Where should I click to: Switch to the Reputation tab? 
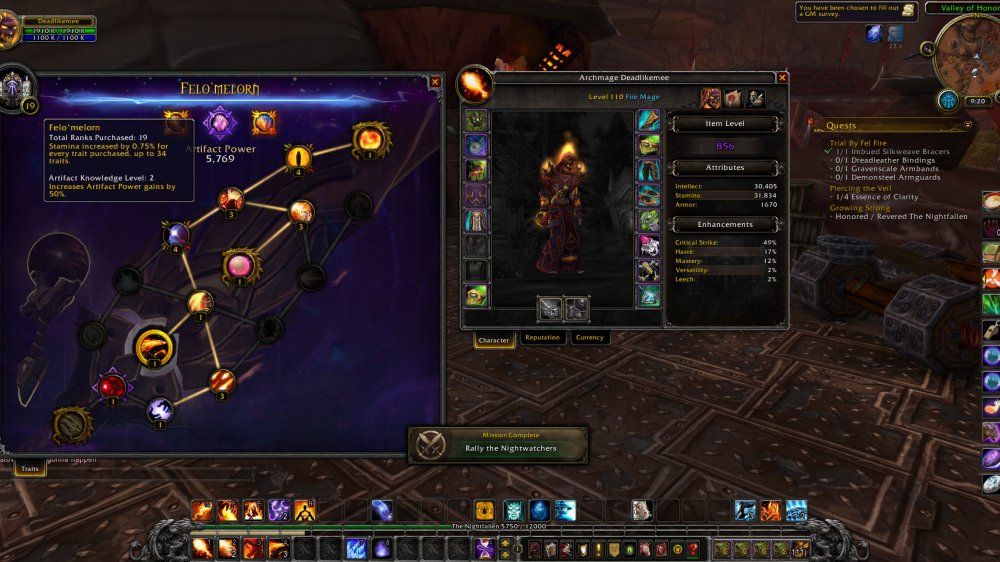coord(542,338)
